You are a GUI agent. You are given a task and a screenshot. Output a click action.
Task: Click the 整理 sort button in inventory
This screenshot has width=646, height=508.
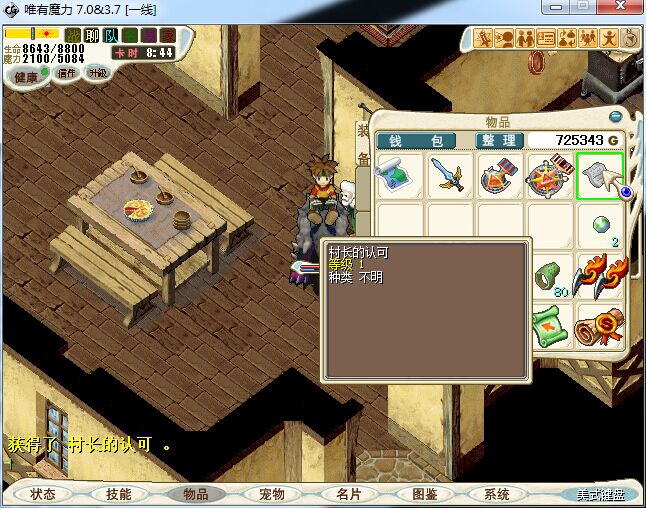(498, 140)
